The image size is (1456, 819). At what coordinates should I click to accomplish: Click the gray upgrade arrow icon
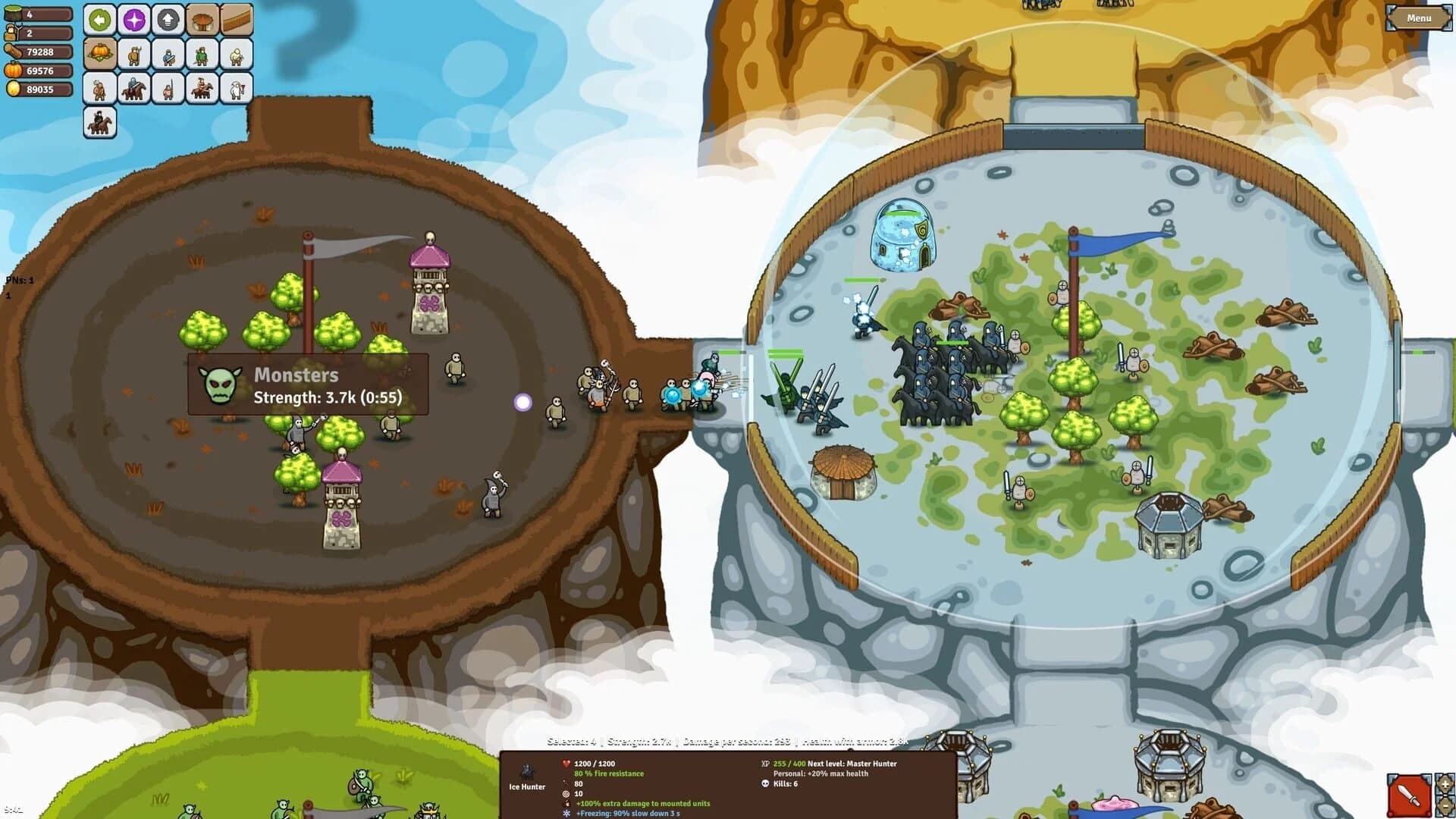[x=168, y=20]
